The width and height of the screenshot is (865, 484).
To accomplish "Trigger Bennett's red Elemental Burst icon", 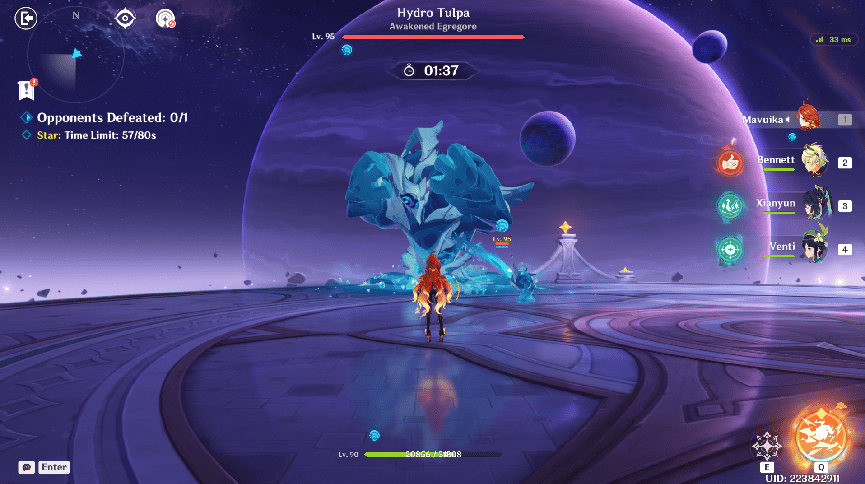I will 730,161.
